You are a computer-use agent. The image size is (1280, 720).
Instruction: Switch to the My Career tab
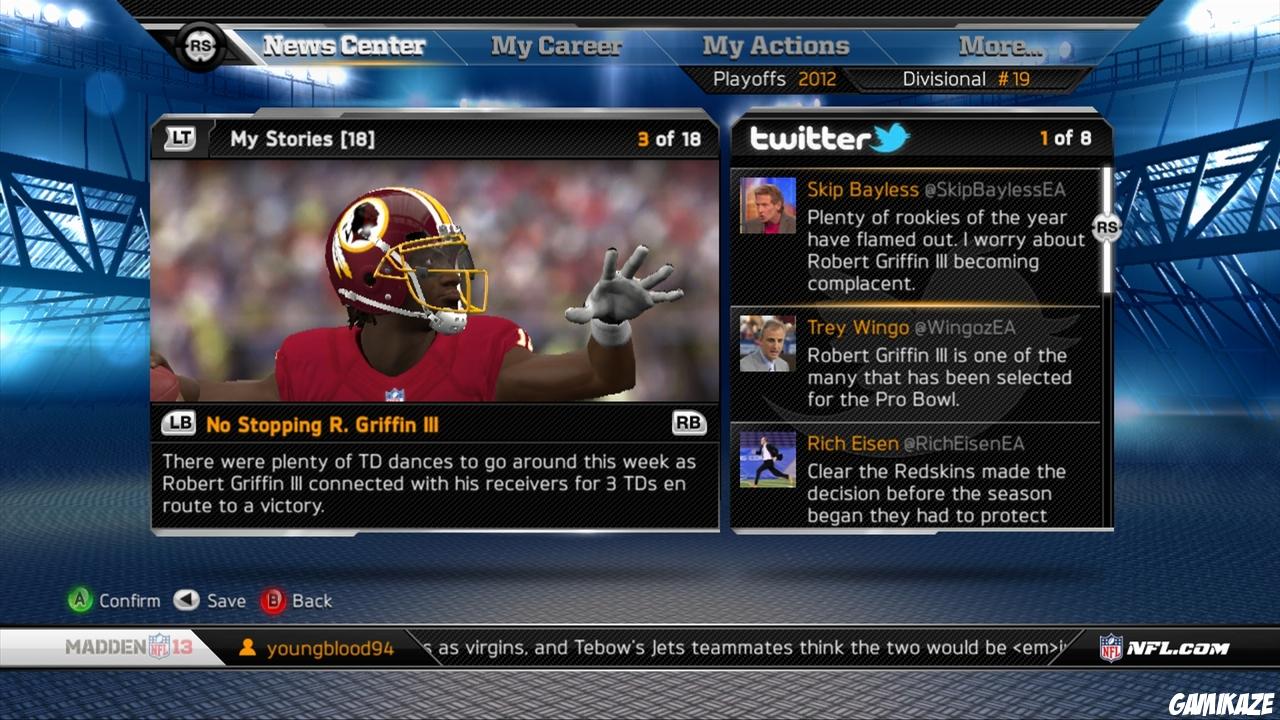point(555,44)
